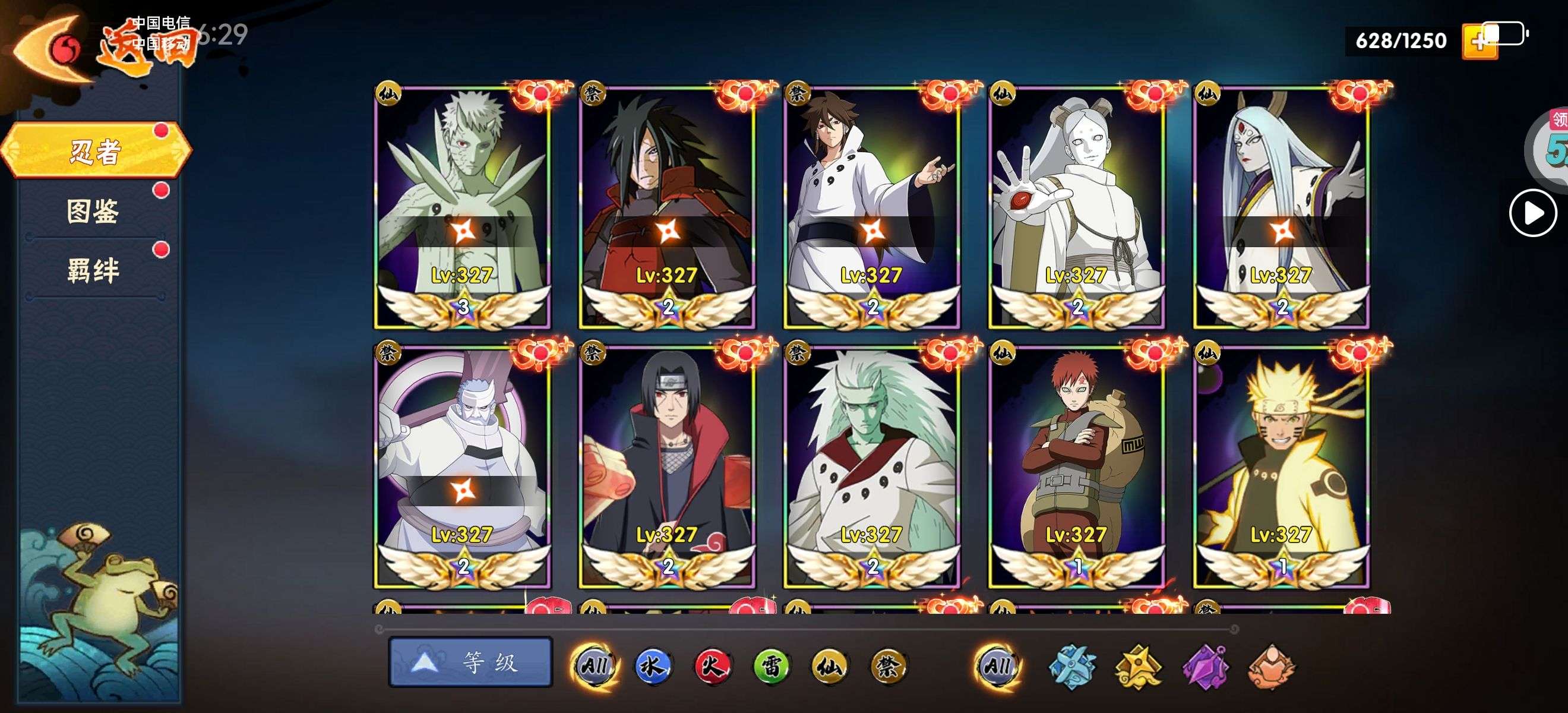Pick the Six Paths Madara card
This screenshot has height=713, width=1568.
[x=872, y=467]
